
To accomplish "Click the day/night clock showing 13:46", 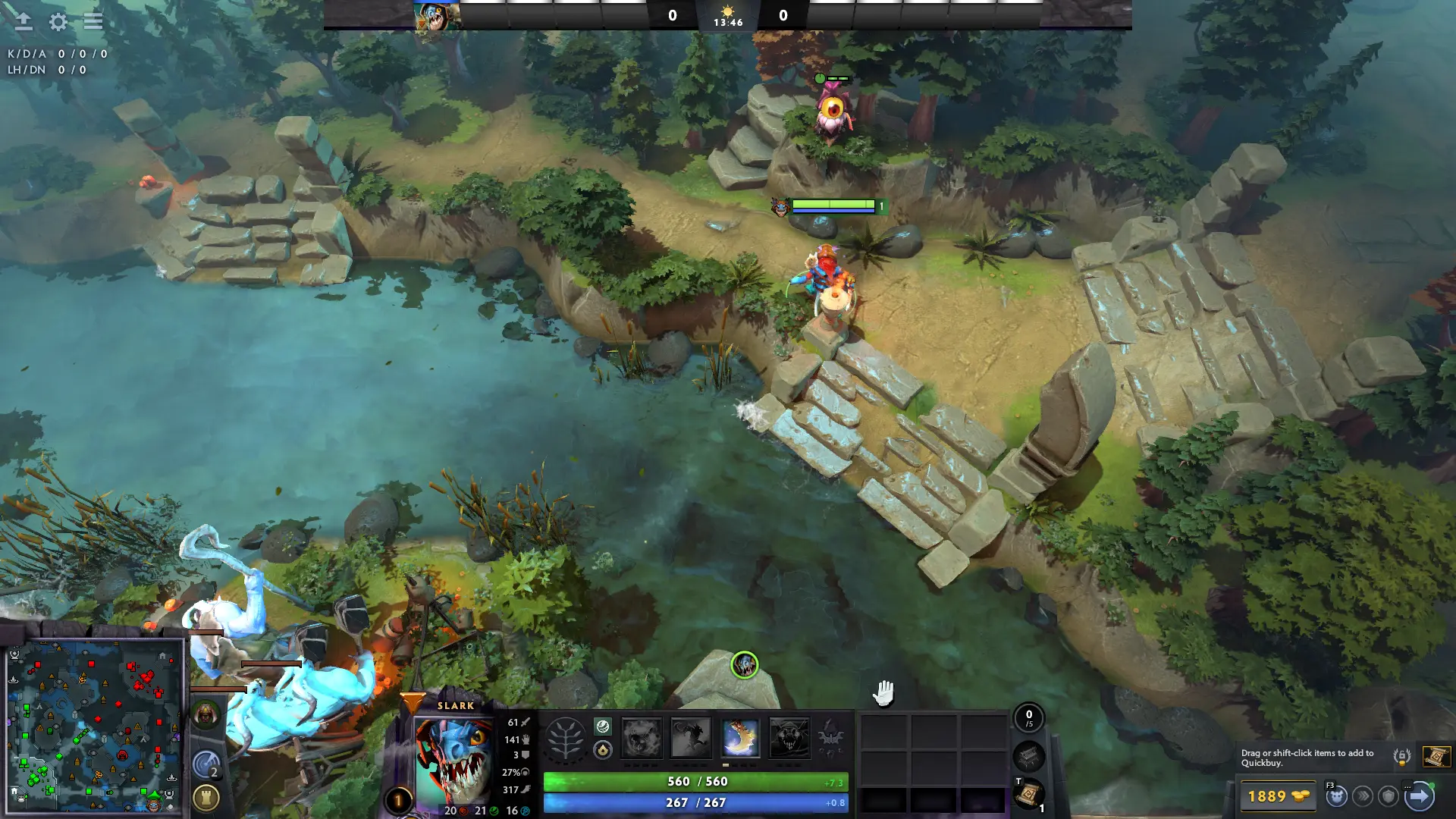I will (729, 20).
